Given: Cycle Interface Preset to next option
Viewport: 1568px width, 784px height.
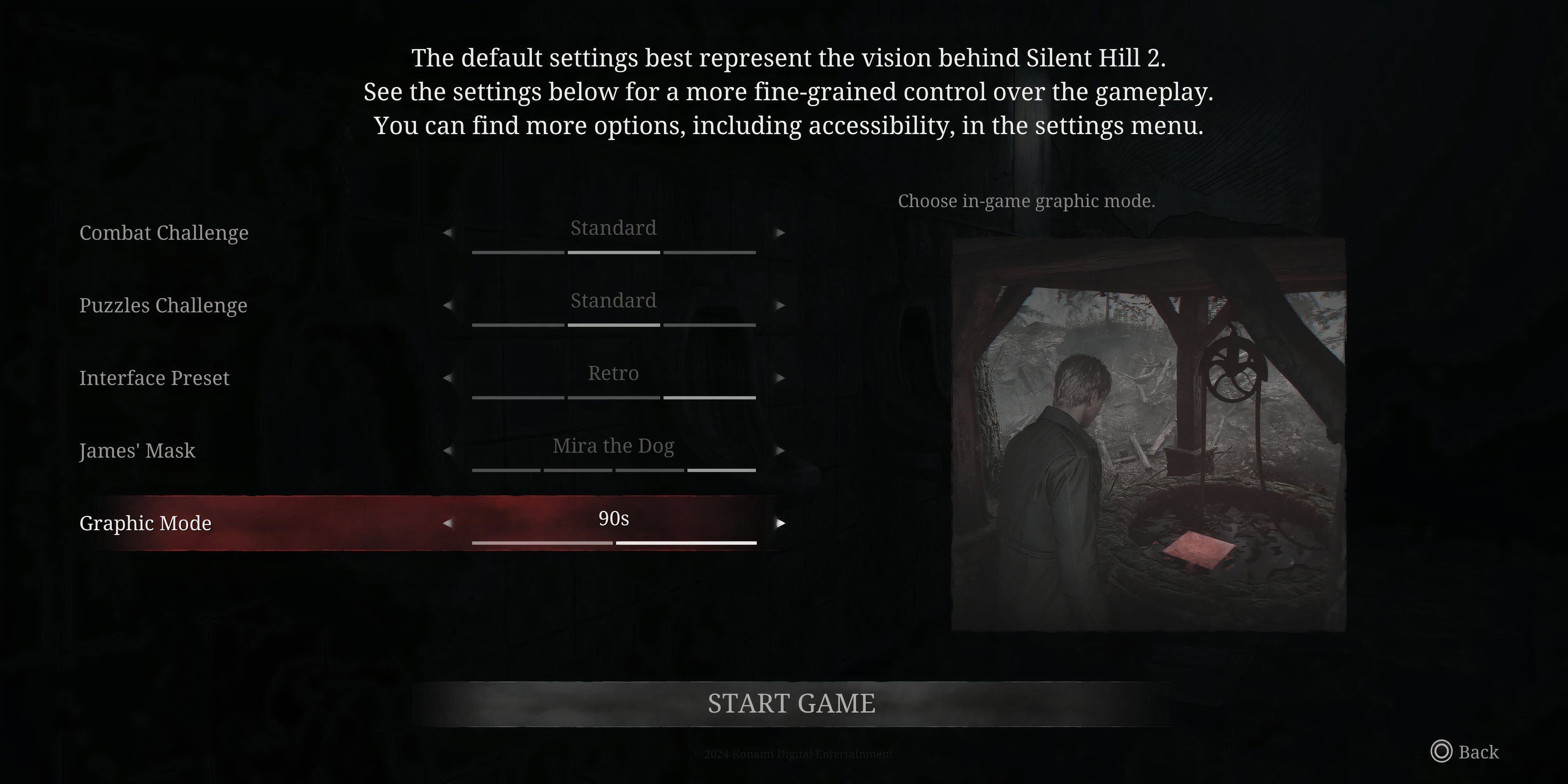Looking at the screenshot, I should [780, 378].
